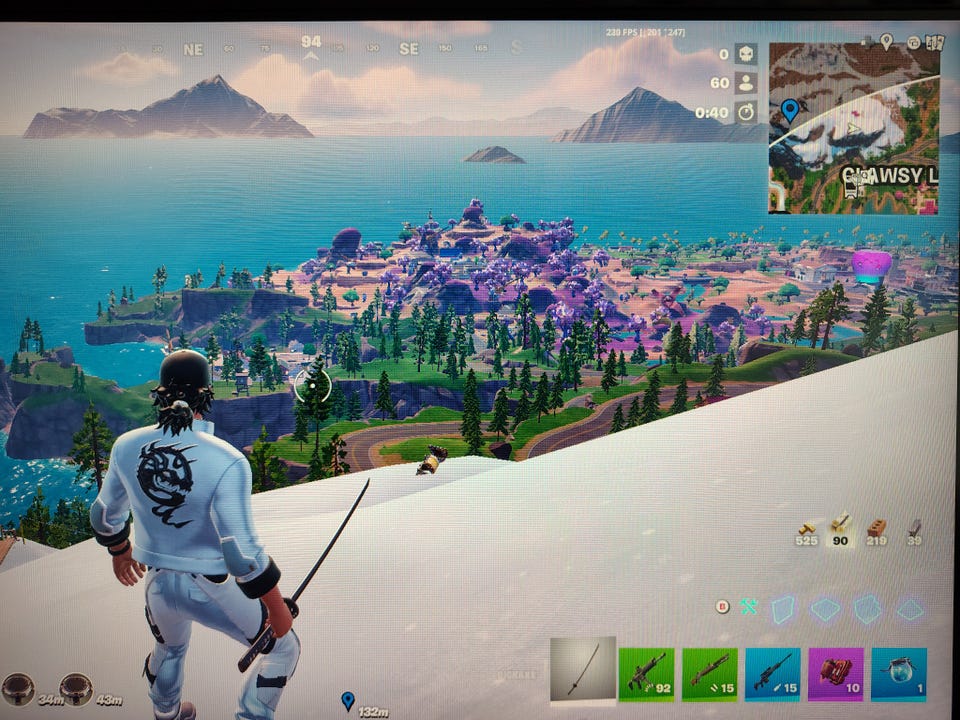Select the shield potion jug slot
Screen dimensions: 960x720
(898, 673)
